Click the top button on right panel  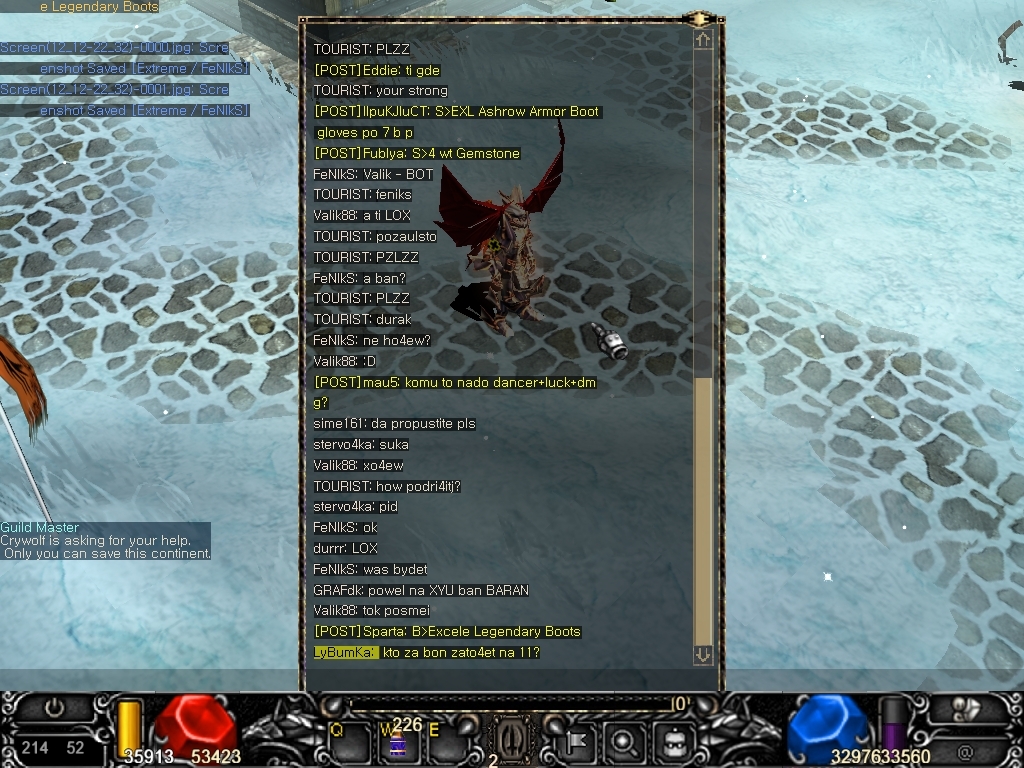[966, 708]
